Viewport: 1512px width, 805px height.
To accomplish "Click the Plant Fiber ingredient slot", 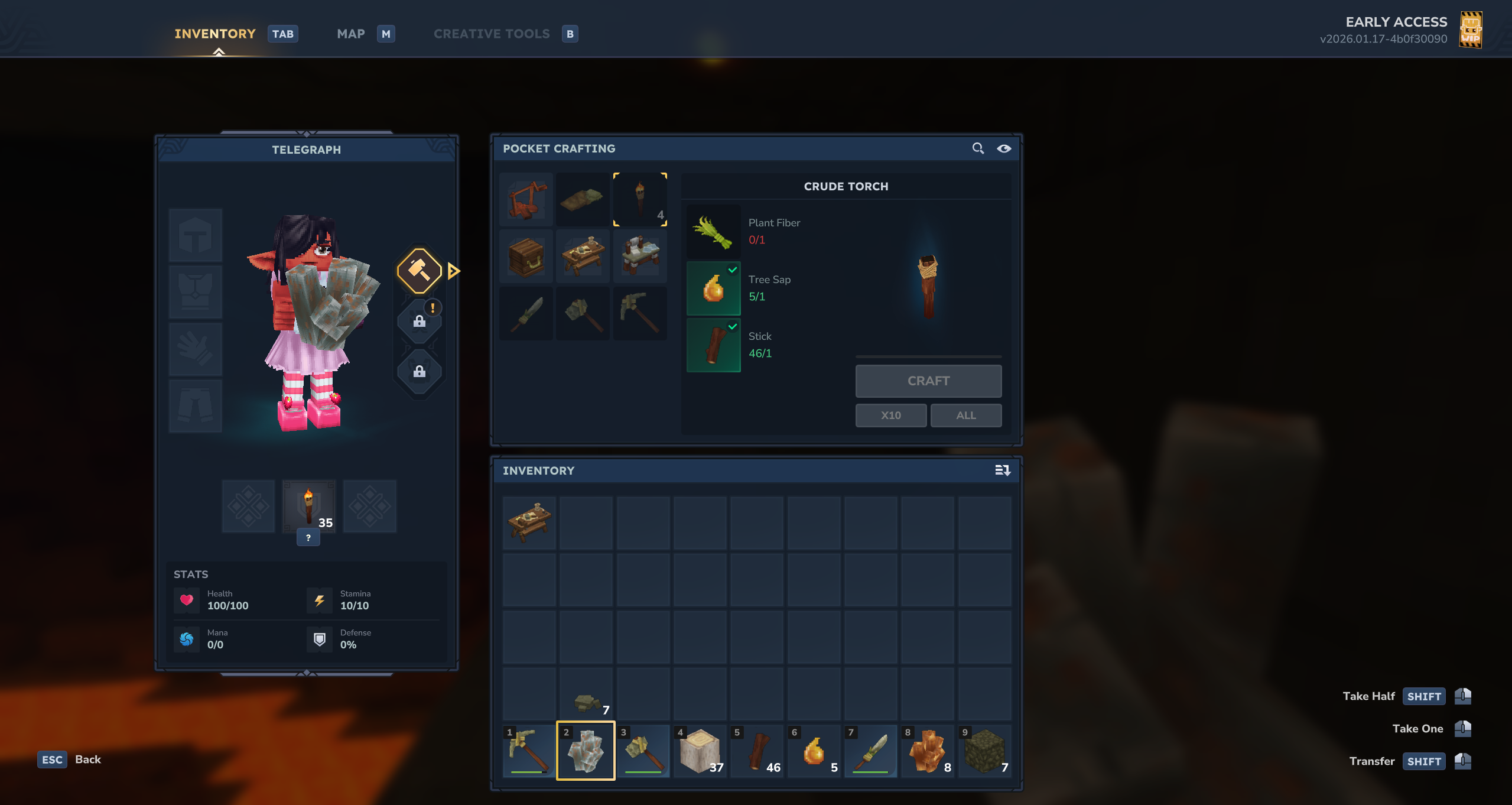I will point(713,232).
